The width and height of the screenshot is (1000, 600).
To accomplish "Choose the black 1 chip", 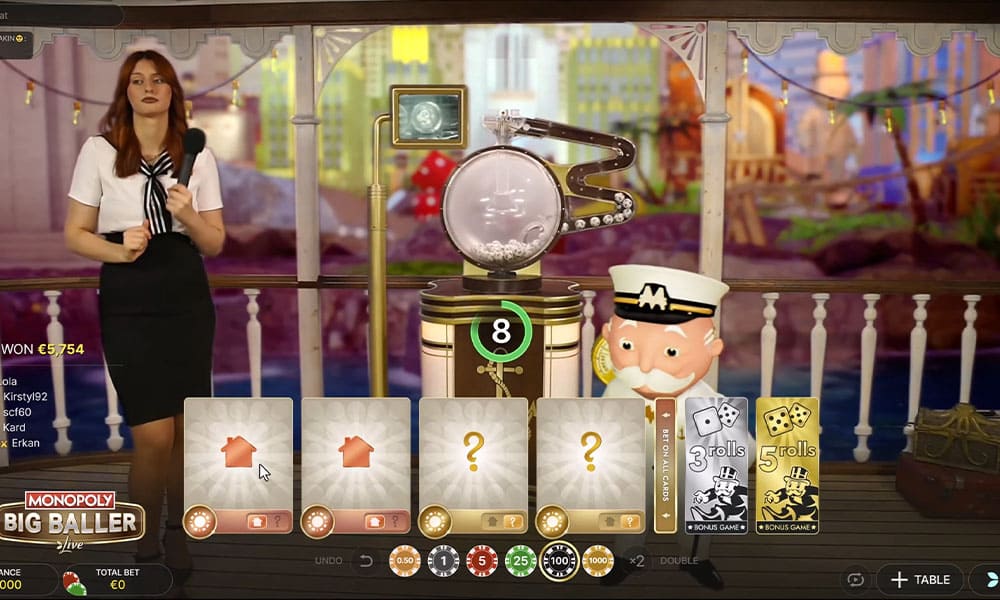I will point(443,561).
